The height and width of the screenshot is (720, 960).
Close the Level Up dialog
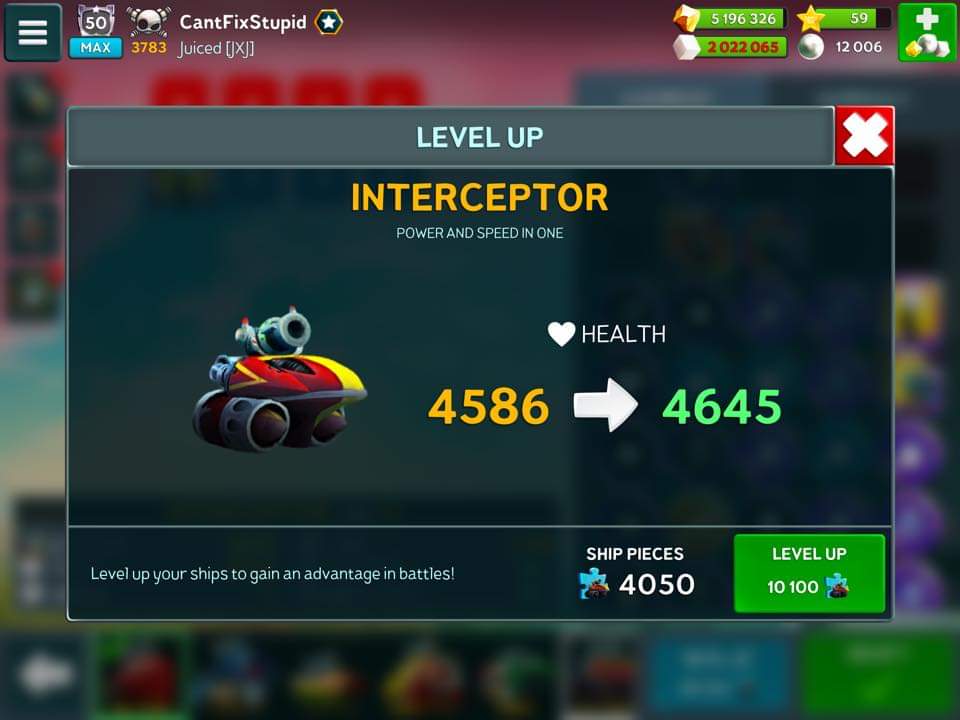coord(864,136)
